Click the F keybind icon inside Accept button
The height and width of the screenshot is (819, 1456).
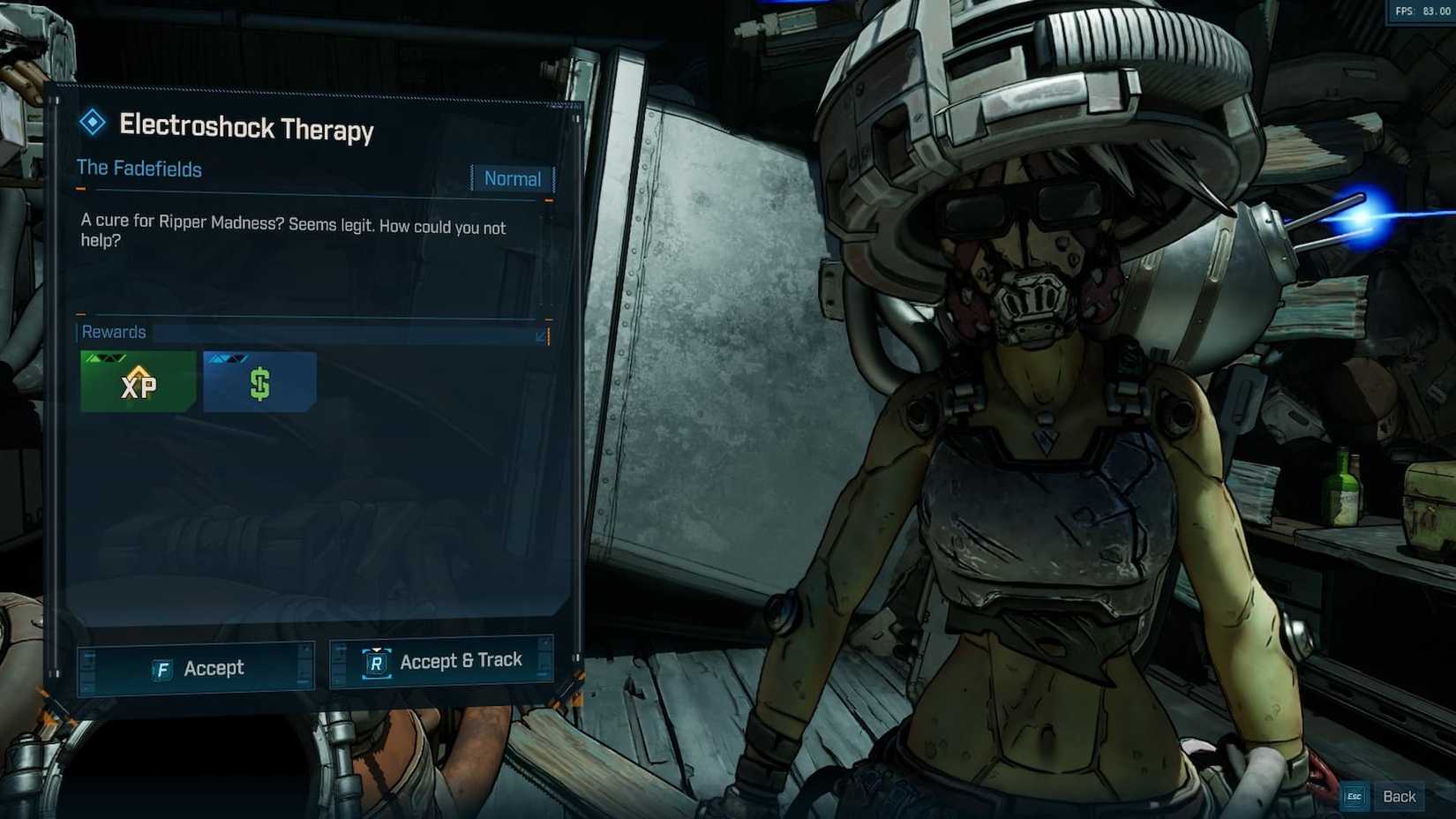pos(161,668)
